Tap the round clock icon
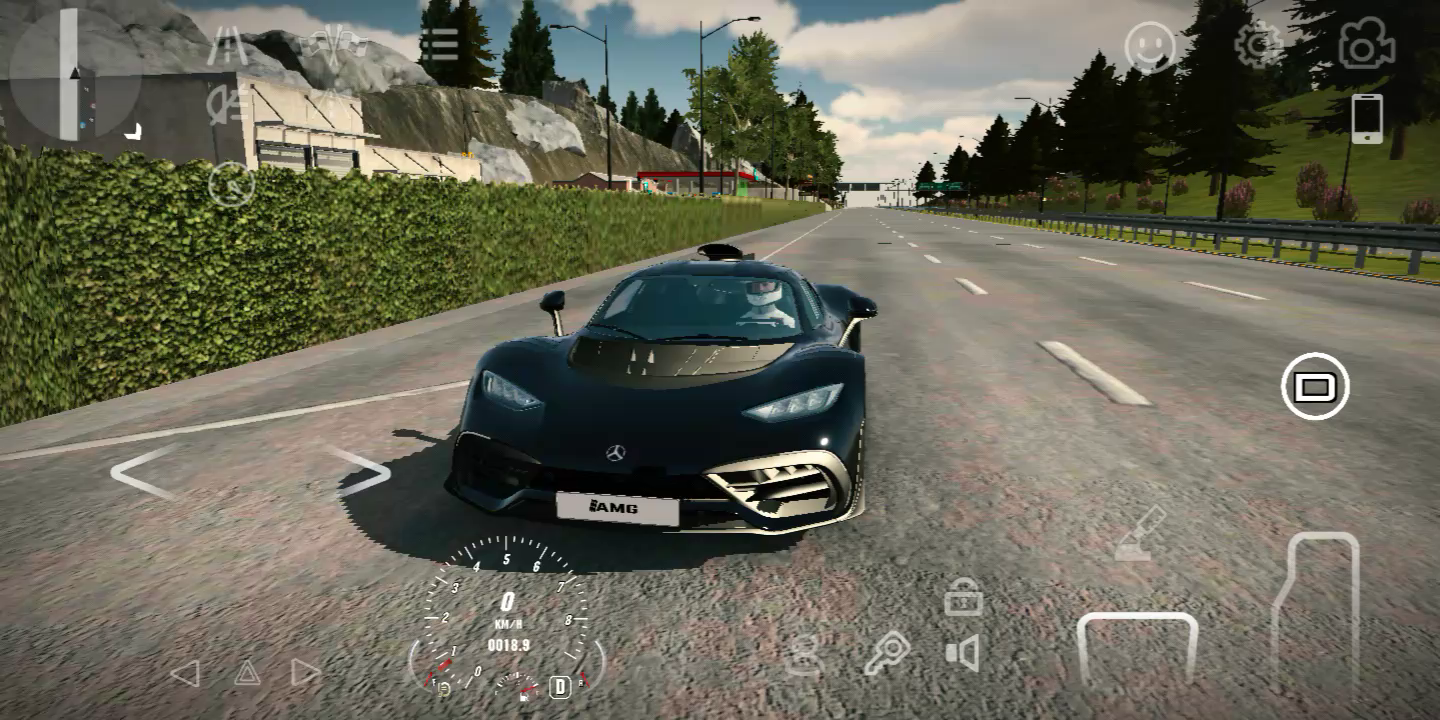1440x720 pixels. pyautogui.click(x=231, y=184)
